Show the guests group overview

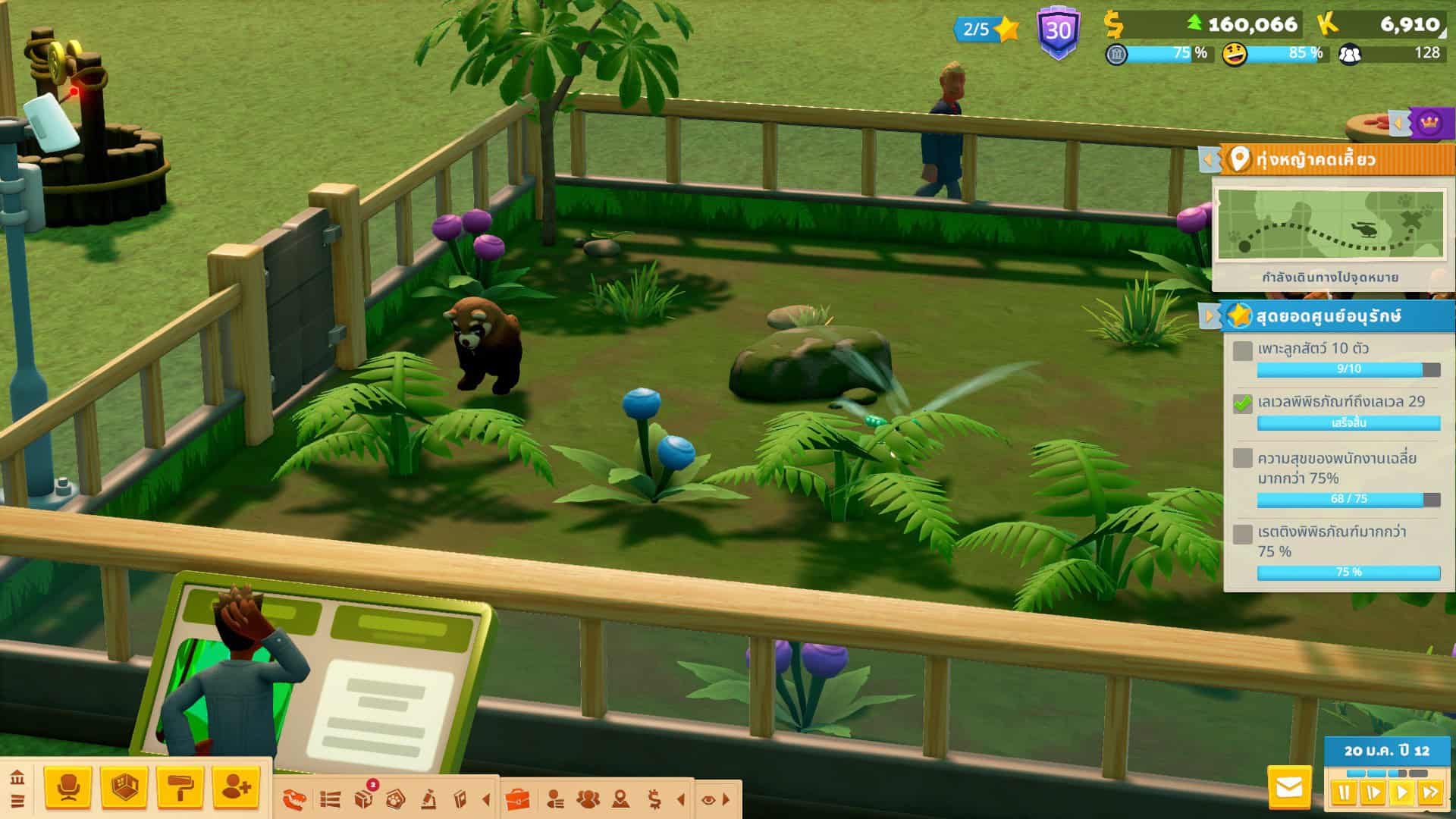588,799
